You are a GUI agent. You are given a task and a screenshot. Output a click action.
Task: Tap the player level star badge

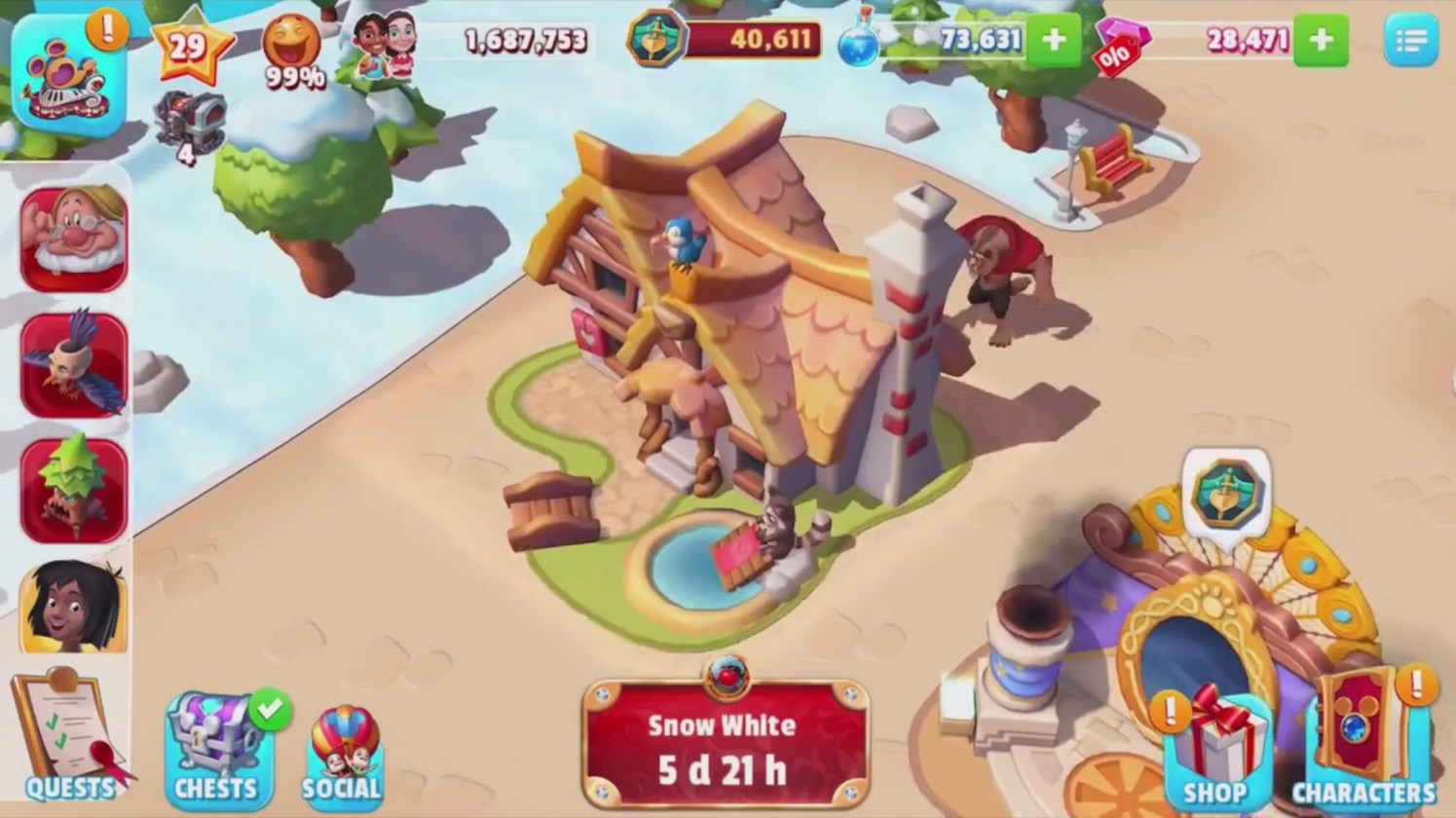click(x=190, y=47)
